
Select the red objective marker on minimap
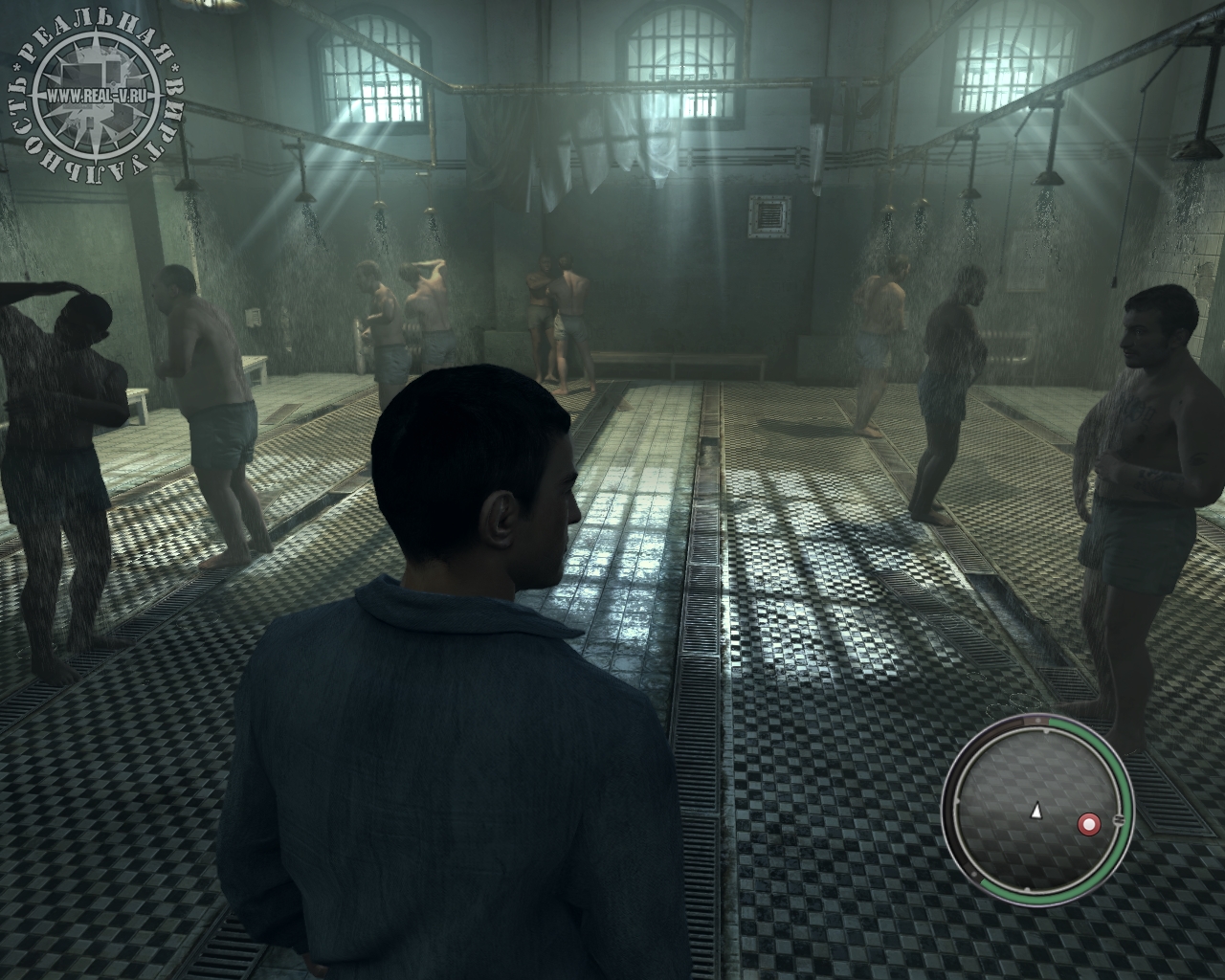pos(1087,822)
